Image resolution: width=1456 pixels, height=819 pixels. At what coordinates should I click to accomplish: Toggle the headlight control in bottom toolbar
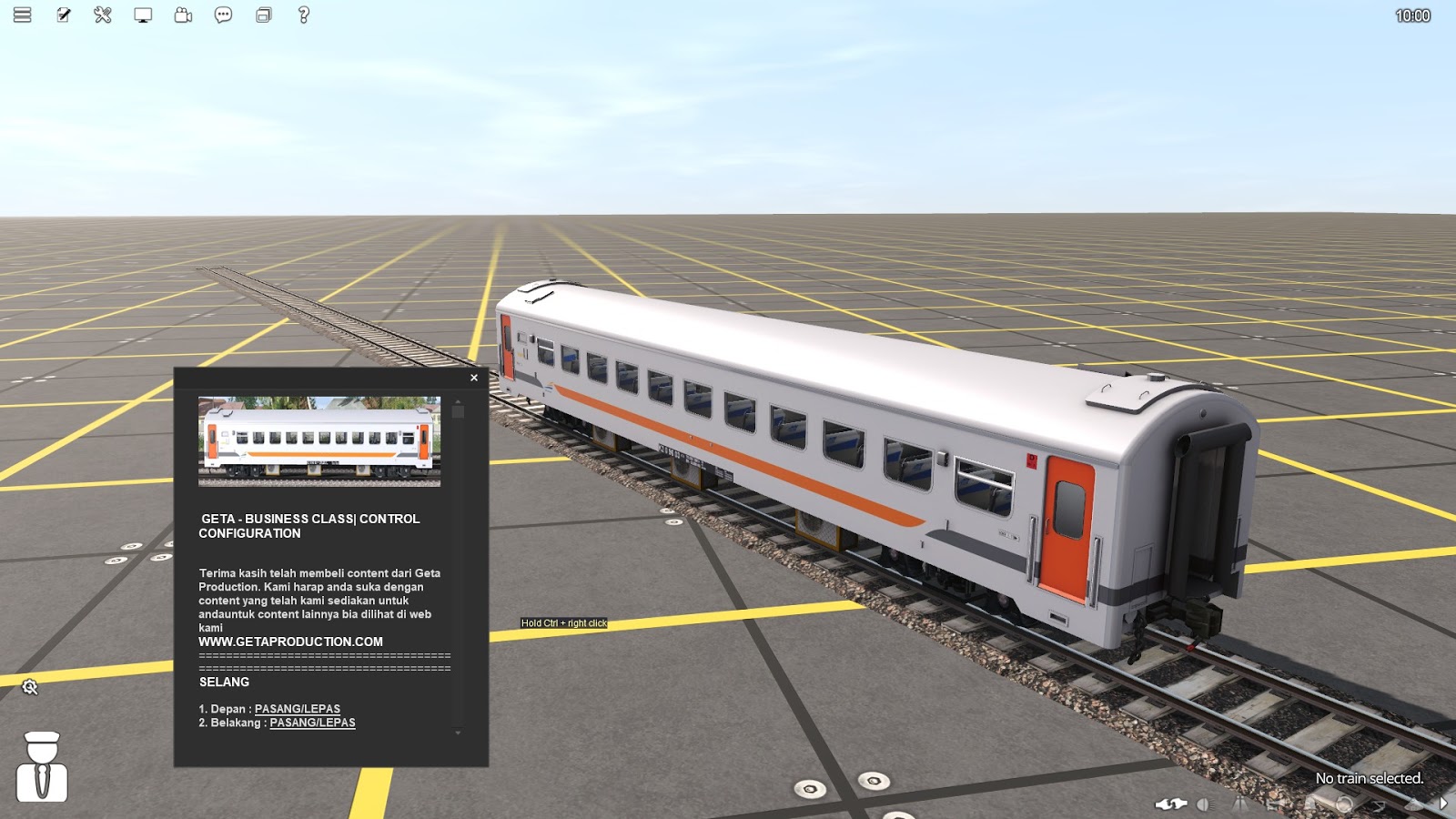coord(1206,804)
